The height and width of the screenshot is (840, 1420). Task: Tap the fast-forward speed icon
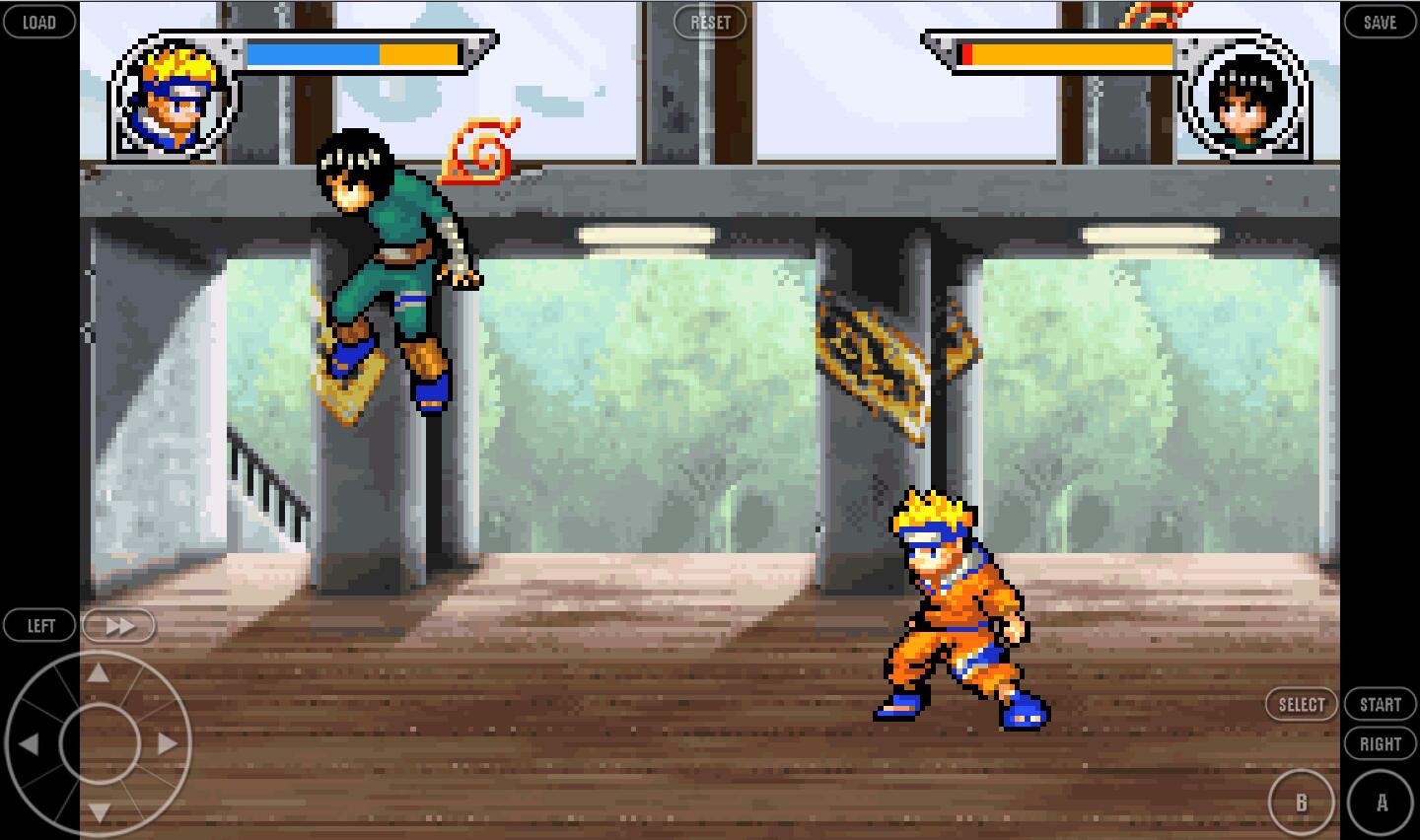118,624
